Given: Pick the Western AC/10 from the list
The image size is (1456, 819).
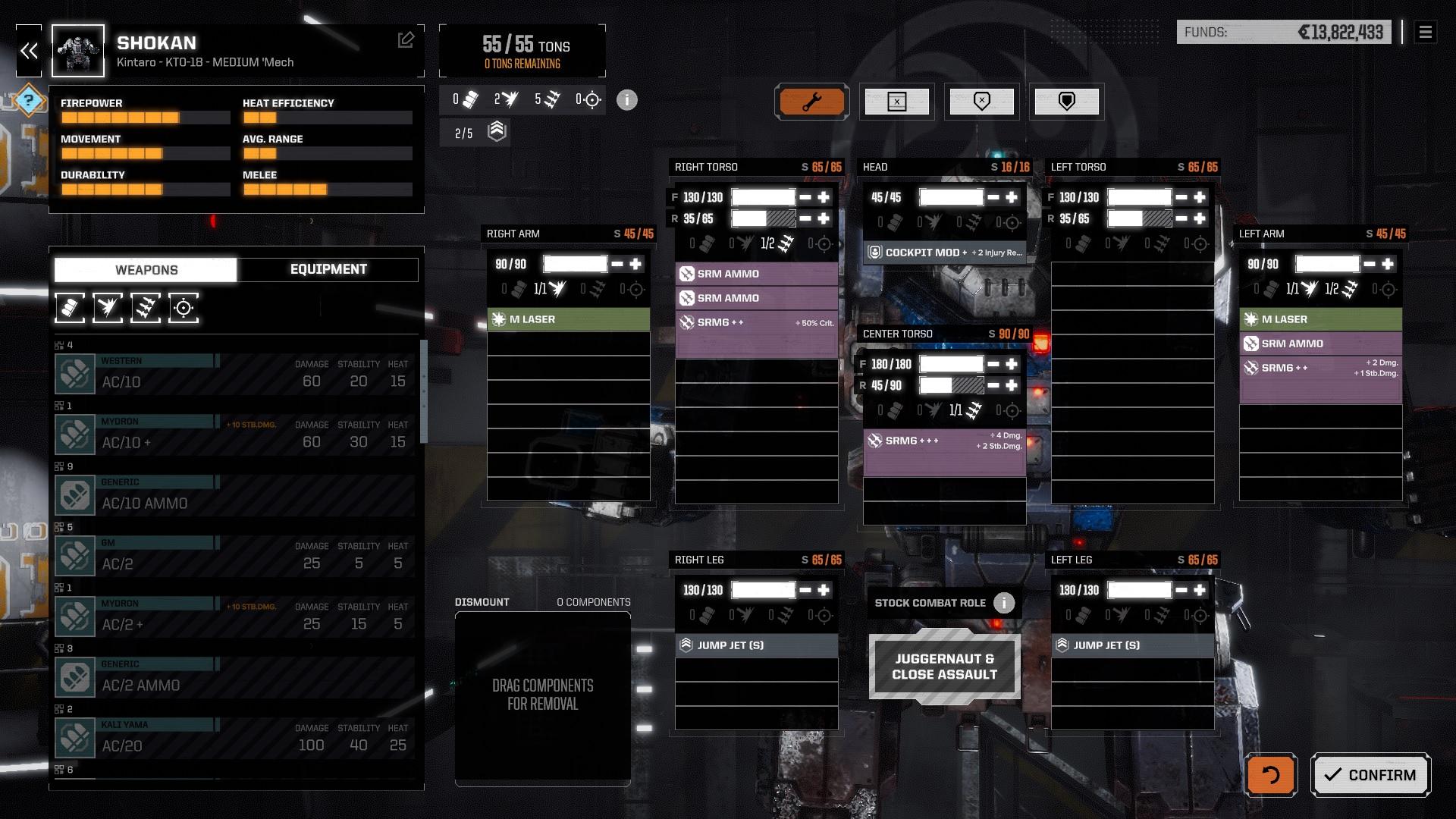Looking at the screenshot, I should tap(235, 374).
